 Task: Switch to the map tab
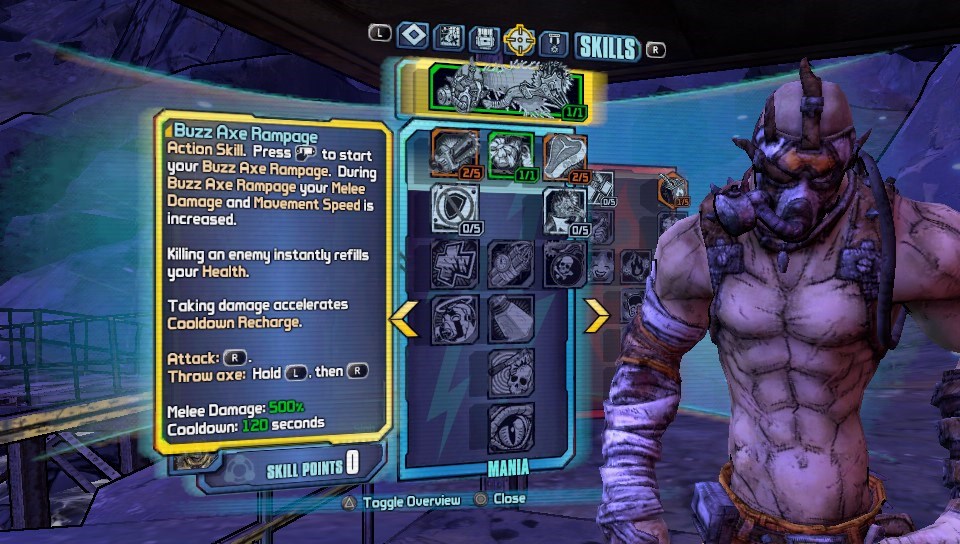click(x=448, y=38)
